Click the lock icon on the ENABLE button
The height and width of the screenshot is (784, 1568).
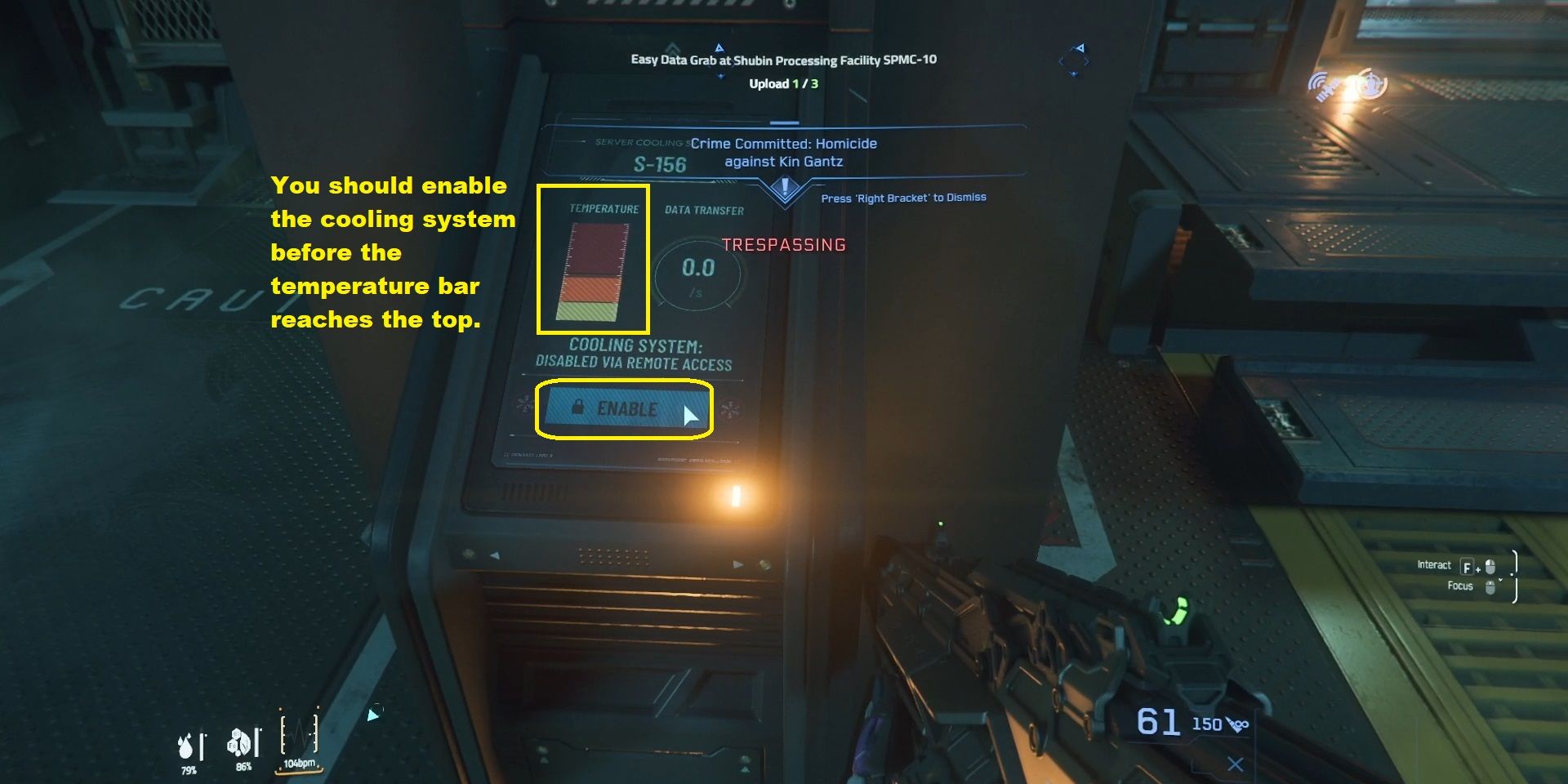[578, 406]
